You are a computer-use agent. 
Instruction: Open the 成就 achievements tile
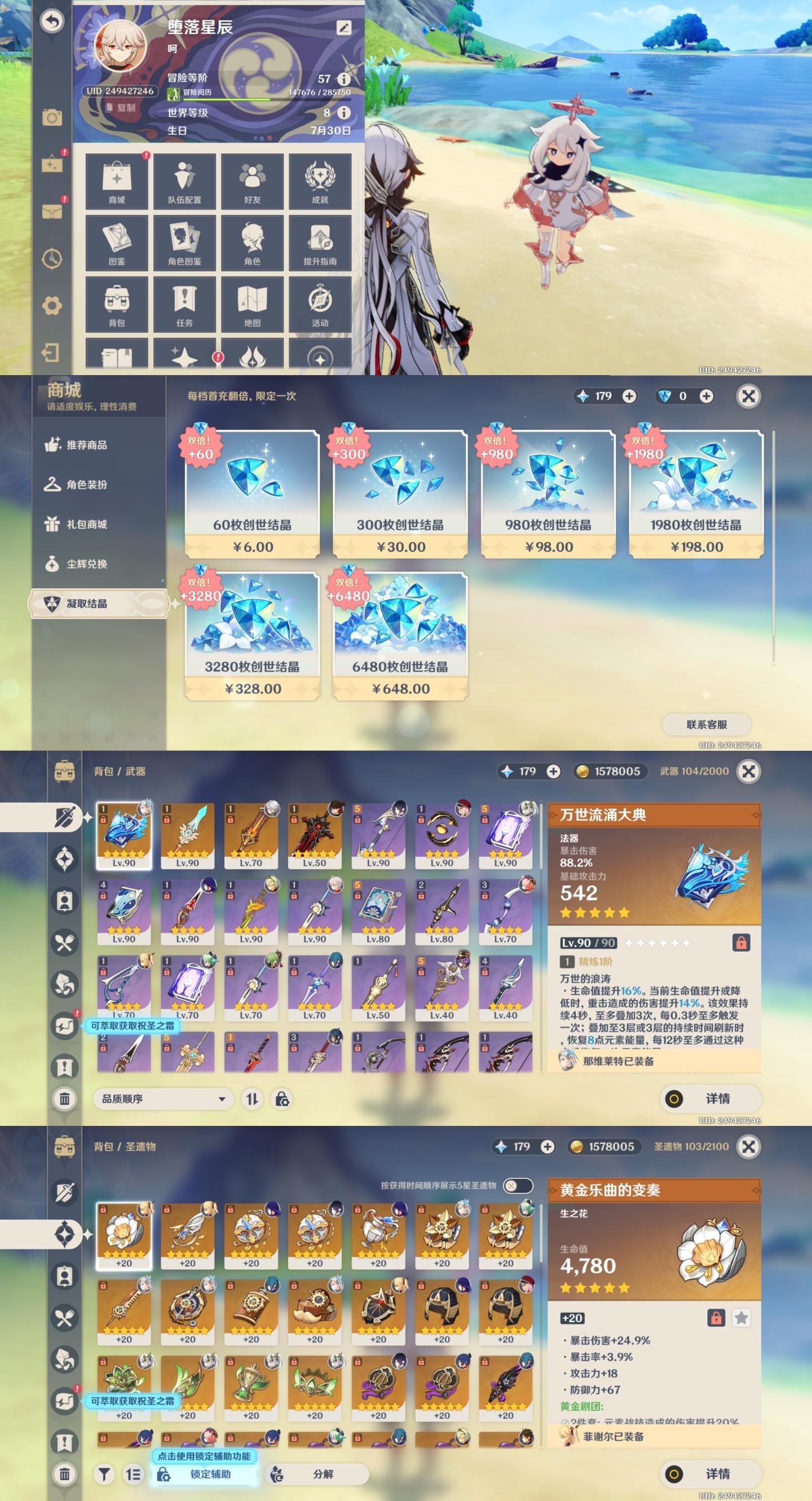tap(320, 181)
